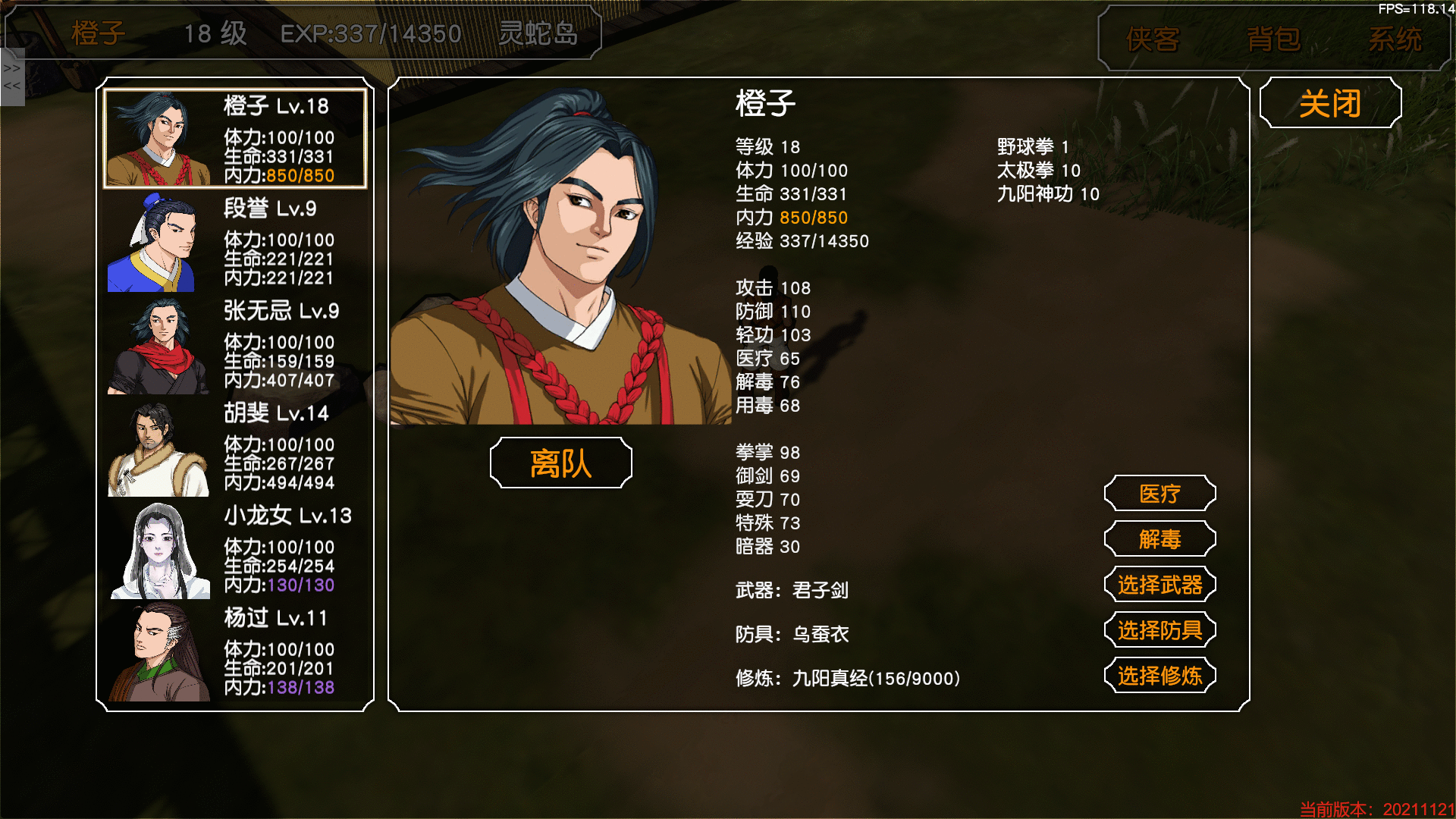Click the 解毒 detox button
Screen dimensions: 1456x819
(x=1161, y=539)
